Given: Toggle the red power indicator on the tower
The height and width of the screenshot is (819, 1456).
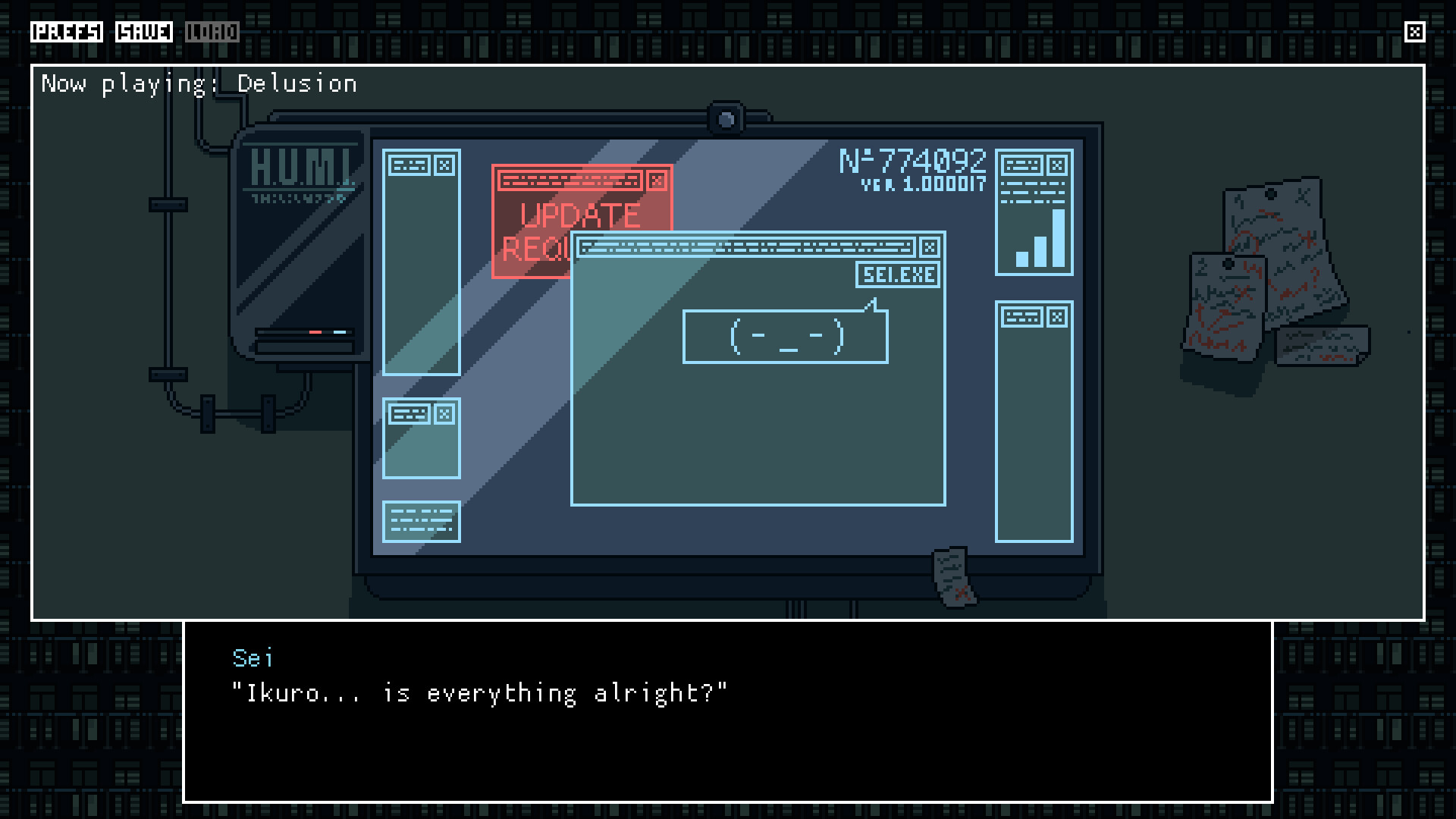Looking at the screenshot, I should (x=314, y=331).
